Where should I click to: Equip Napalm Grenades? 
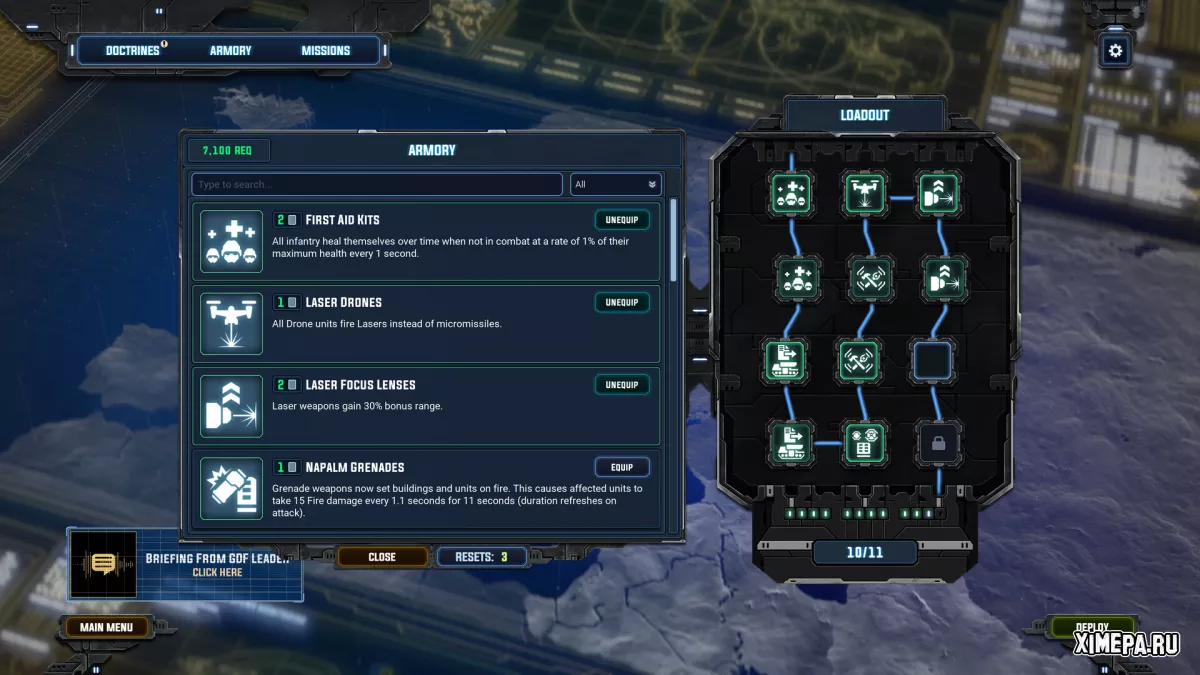coord(622,467)
